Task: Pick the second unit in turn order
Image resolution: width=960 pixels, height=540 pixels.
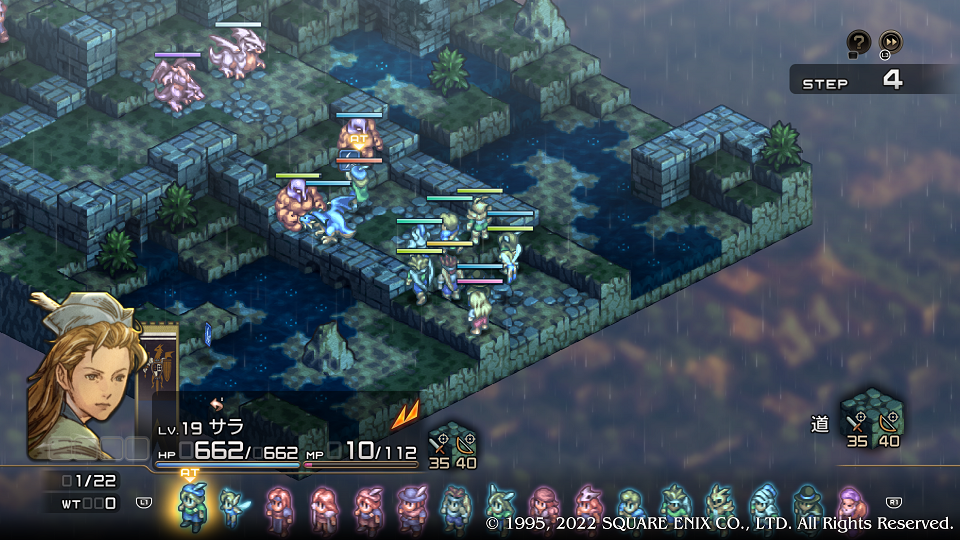Action: 231,506
